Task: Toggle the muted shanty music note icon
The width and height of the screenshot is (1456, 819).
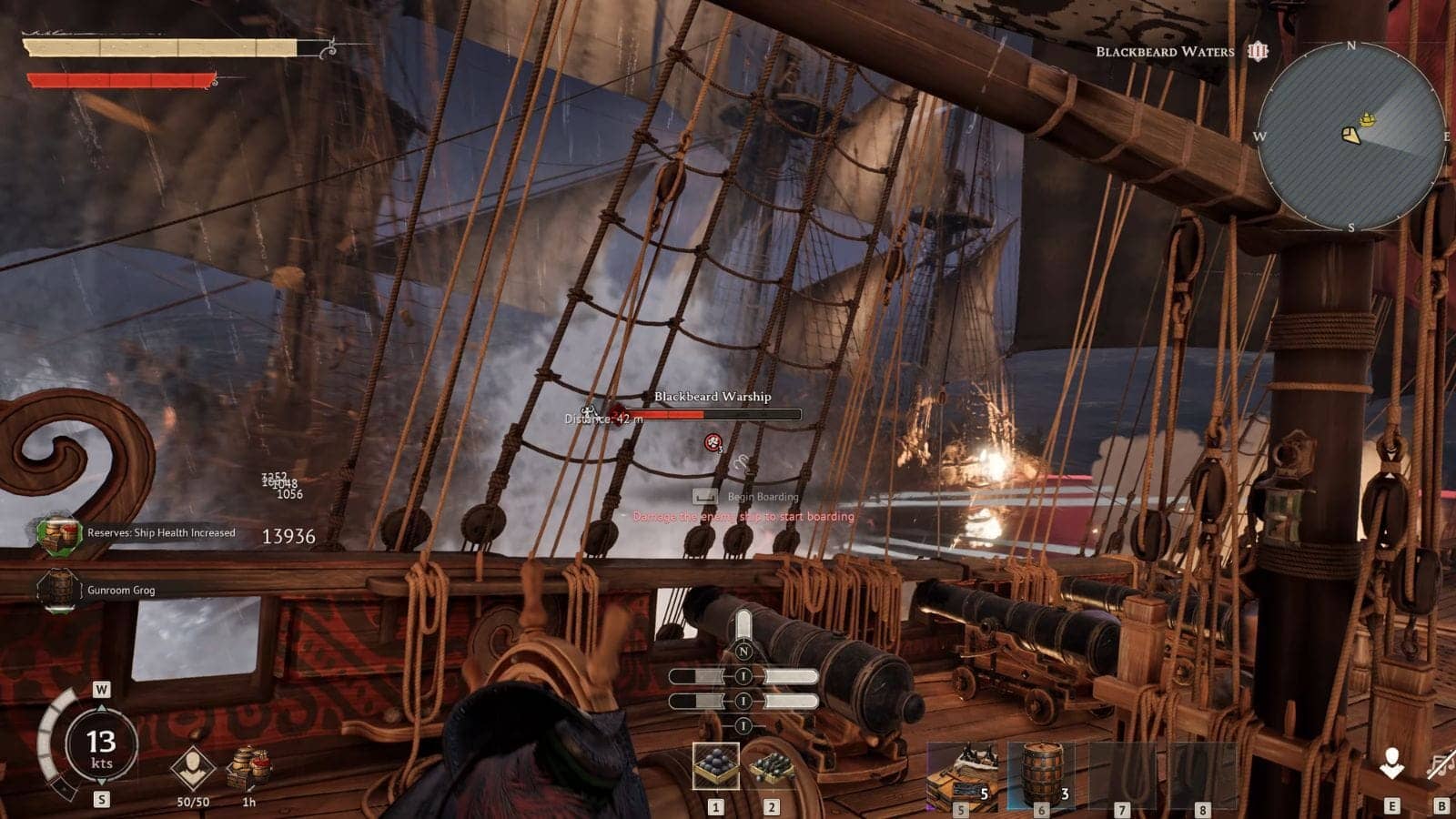Action: coord(1441,764)
